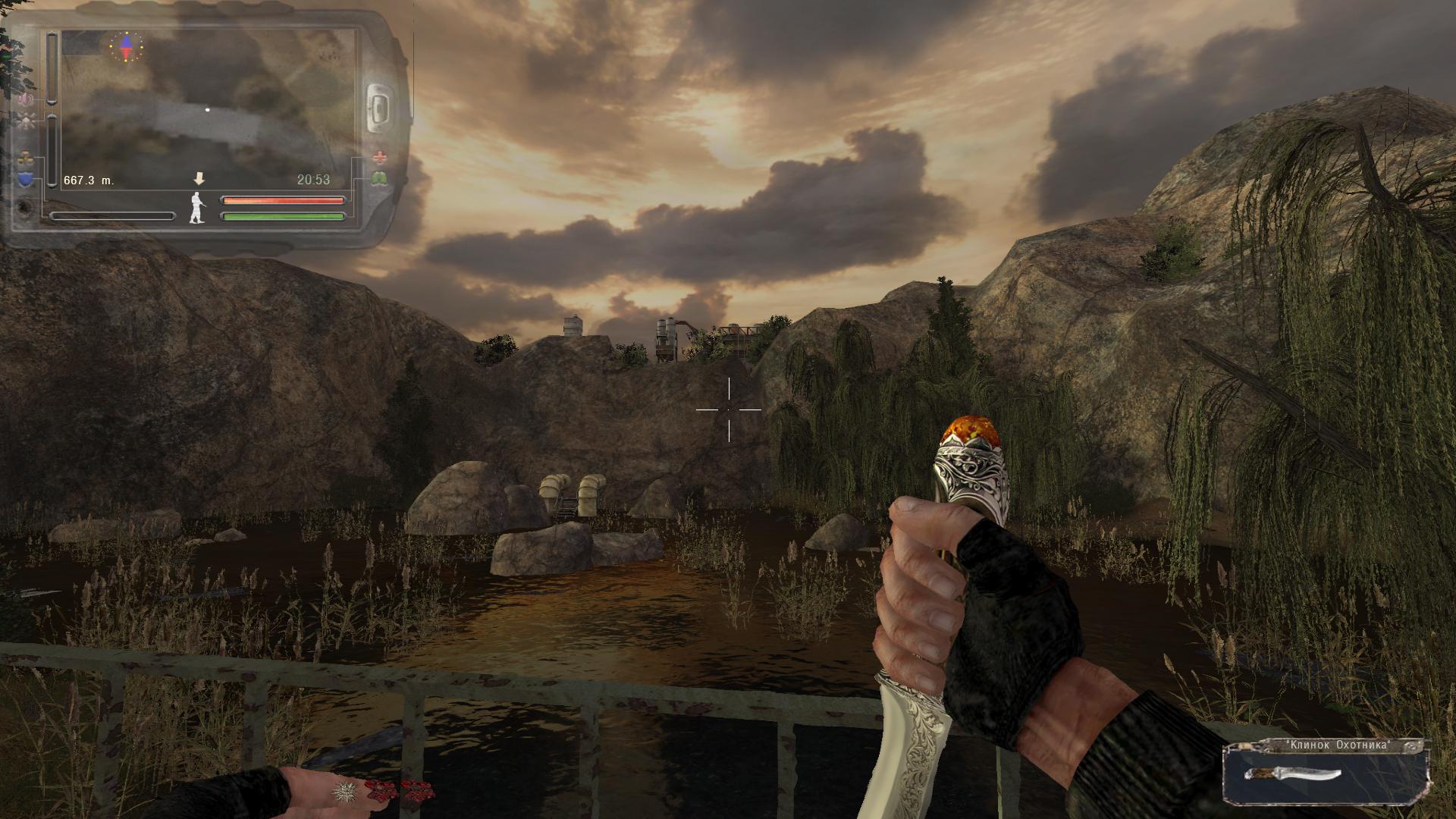Click the soldier stance silhouette icon
This screenshot has height=819, width=1456.
click(196, 207)
